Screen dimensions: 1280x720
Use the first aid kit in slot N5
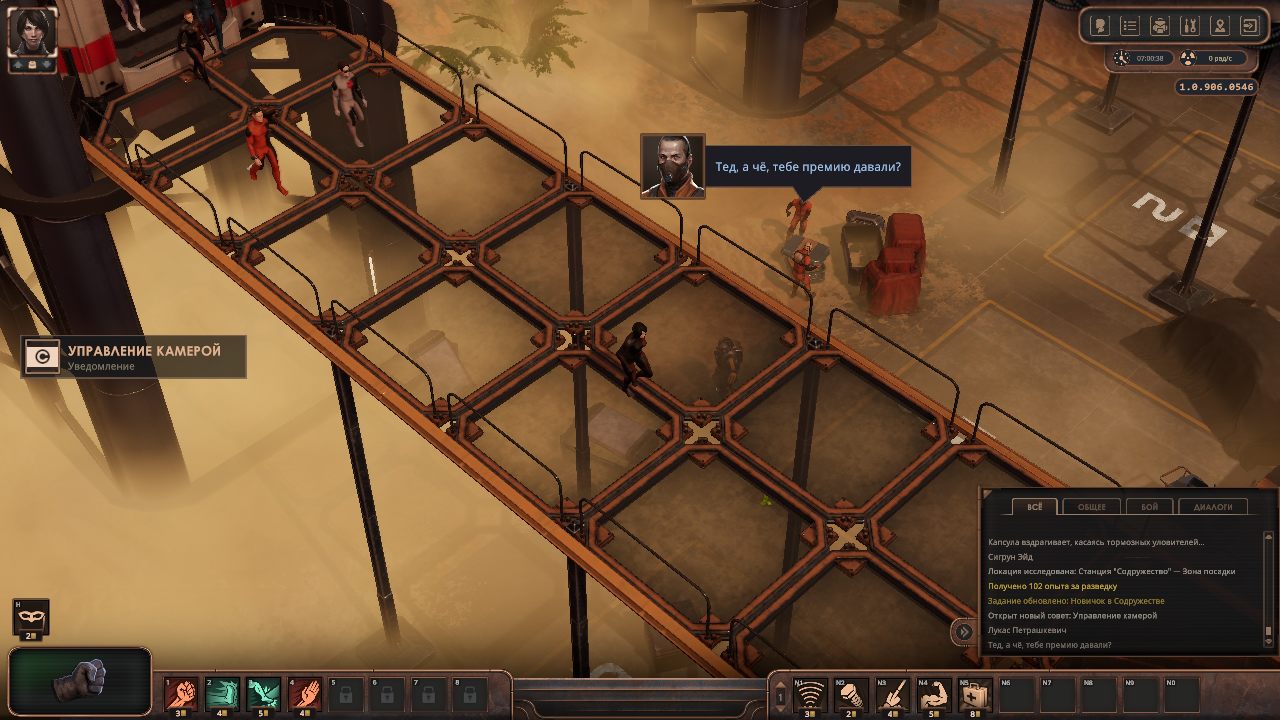click(x=975, y=693)
